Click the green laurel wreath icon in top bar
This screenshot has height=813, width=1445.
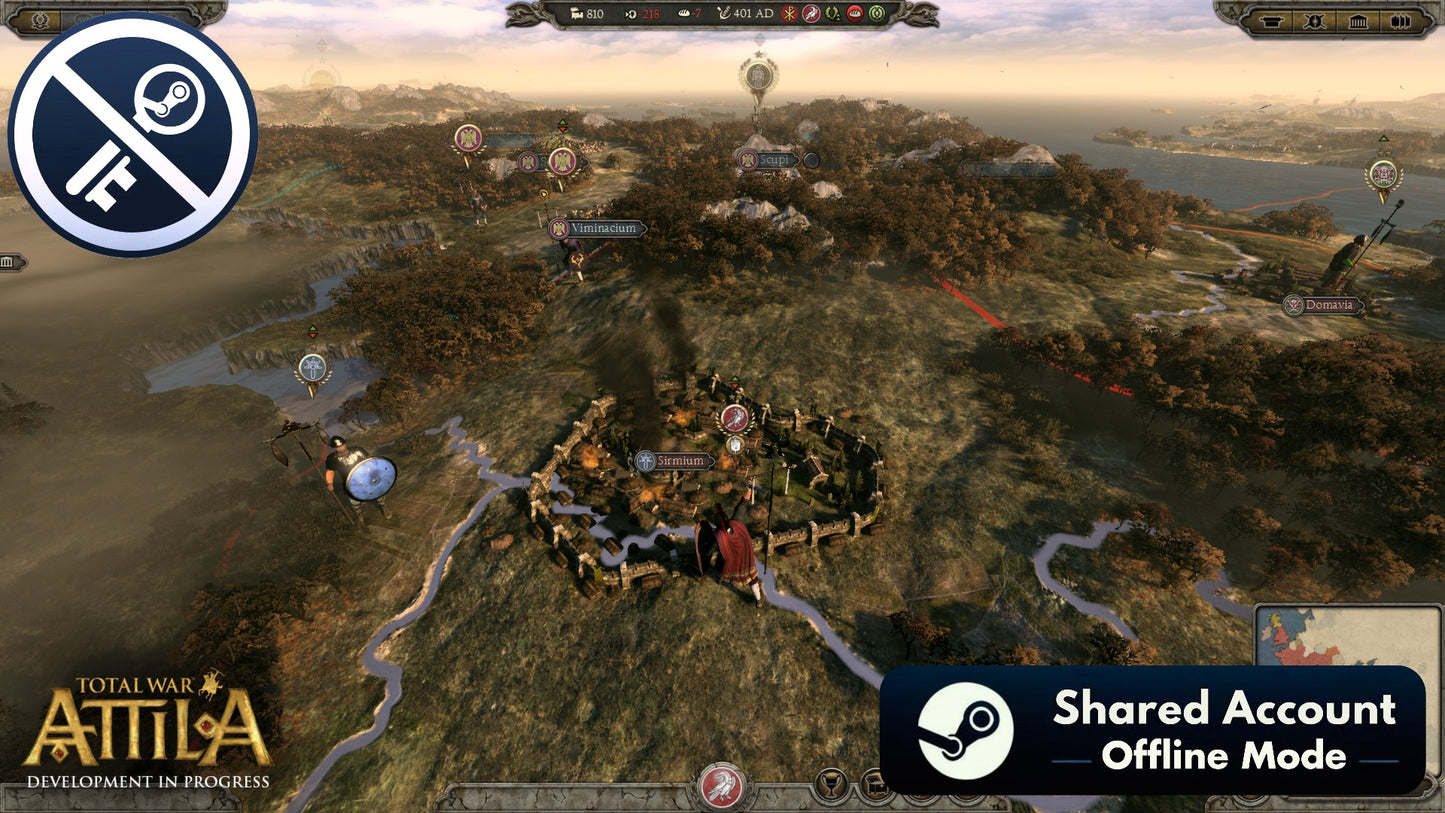click(833, 14)
